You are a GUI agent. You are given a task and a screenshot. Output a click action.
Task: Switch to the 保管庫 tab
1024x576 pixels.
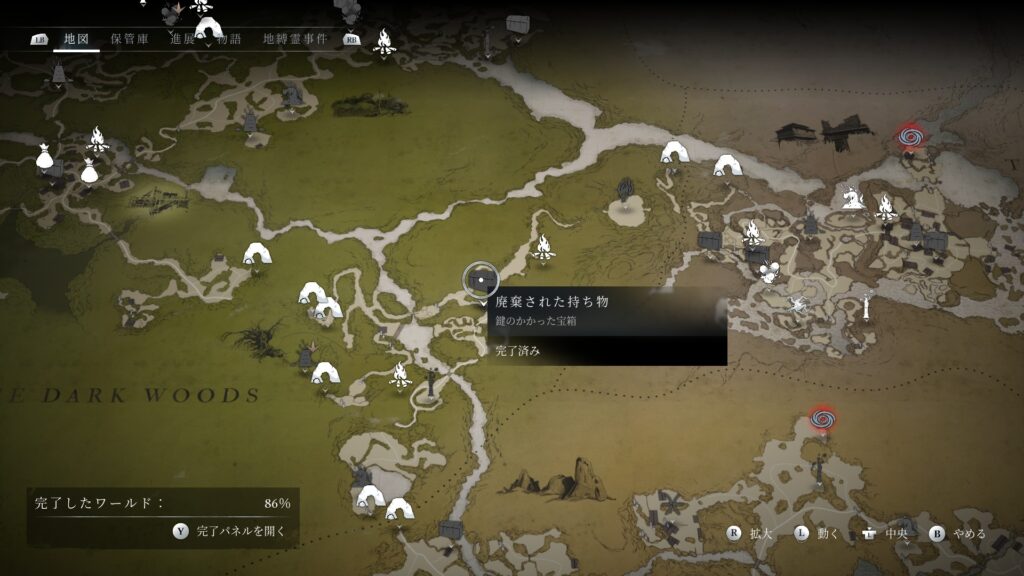(x=130, y=40)
